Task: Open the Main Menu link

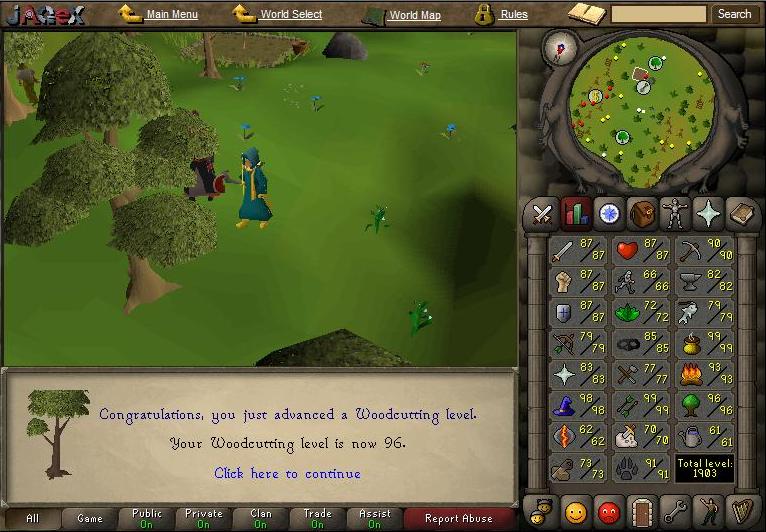Action: click(171, 15)
